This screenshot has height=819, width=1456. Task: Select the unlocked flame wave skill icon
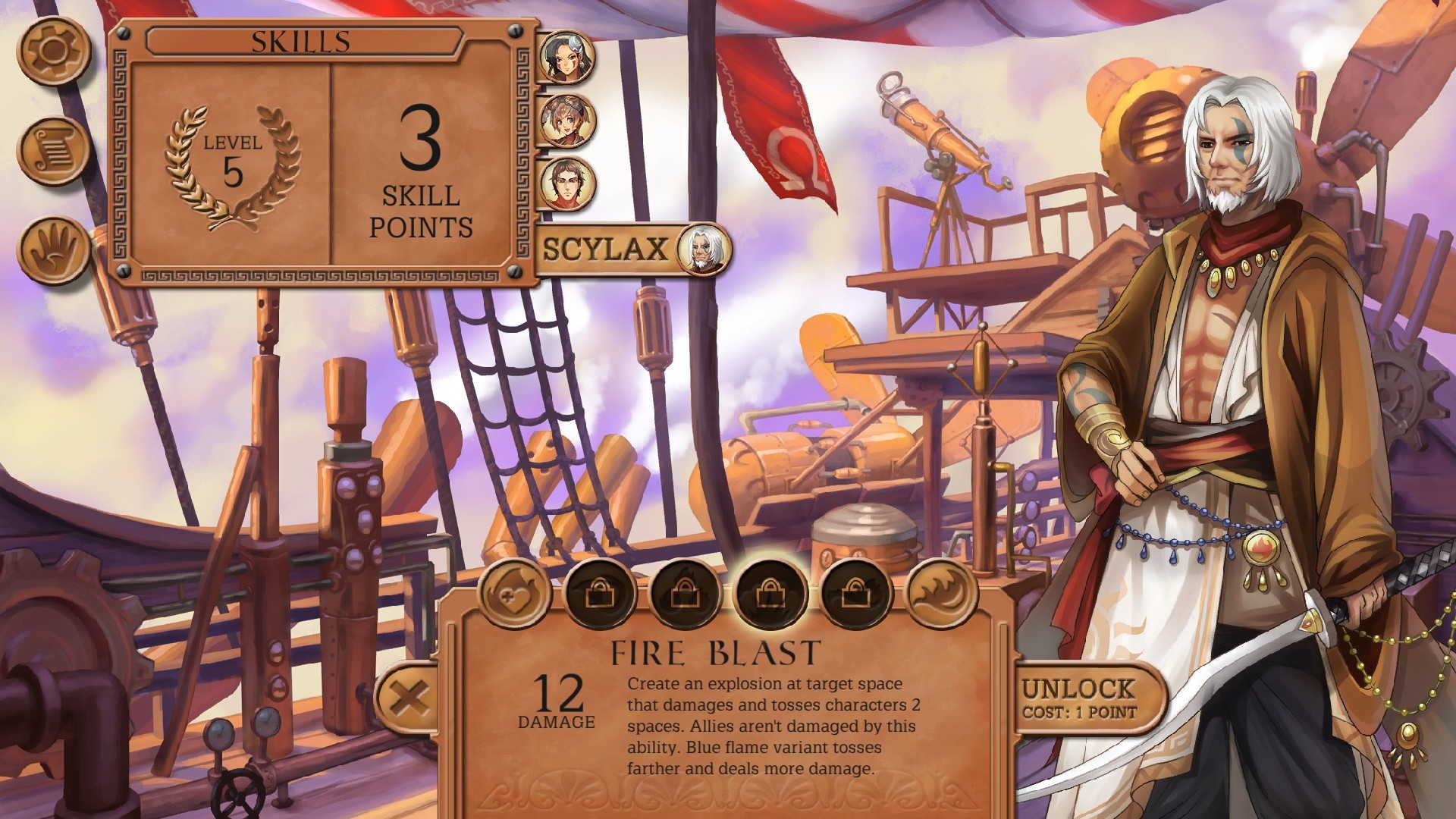940,594
